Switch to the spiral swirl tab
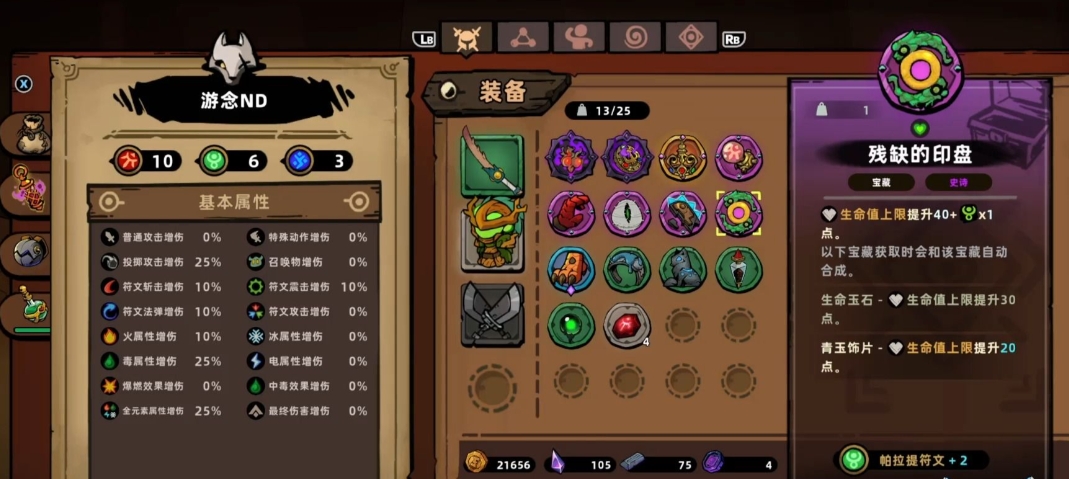 635,38
